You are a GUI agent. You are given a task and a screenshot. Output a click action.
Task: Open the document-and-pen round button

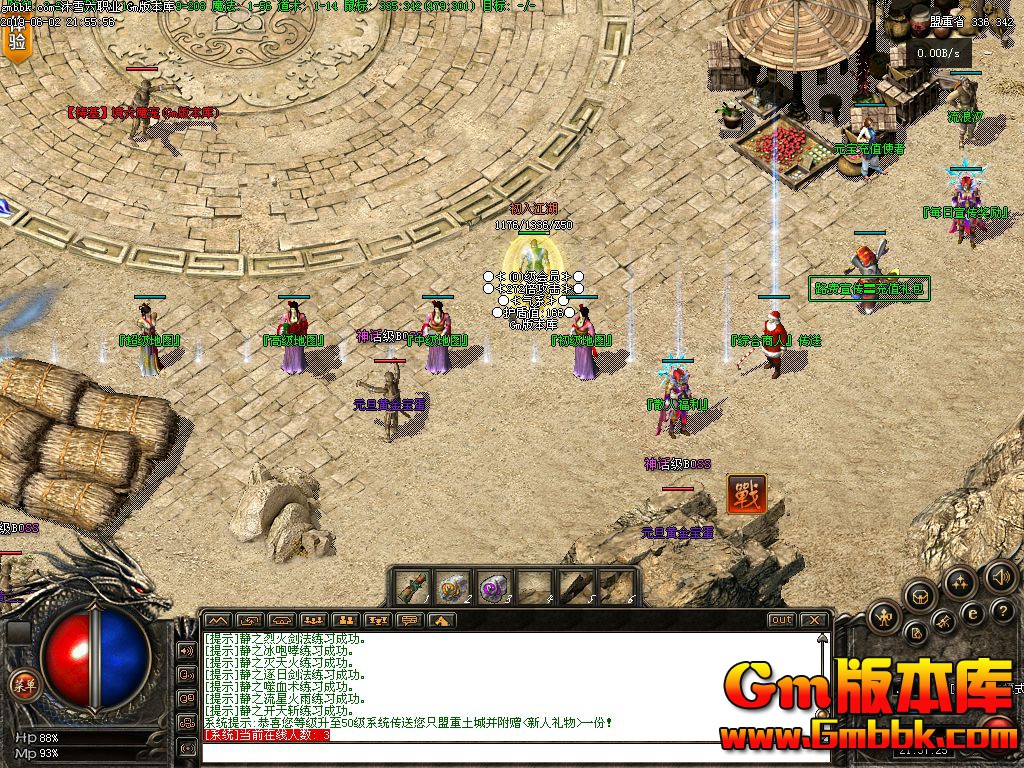915,633
